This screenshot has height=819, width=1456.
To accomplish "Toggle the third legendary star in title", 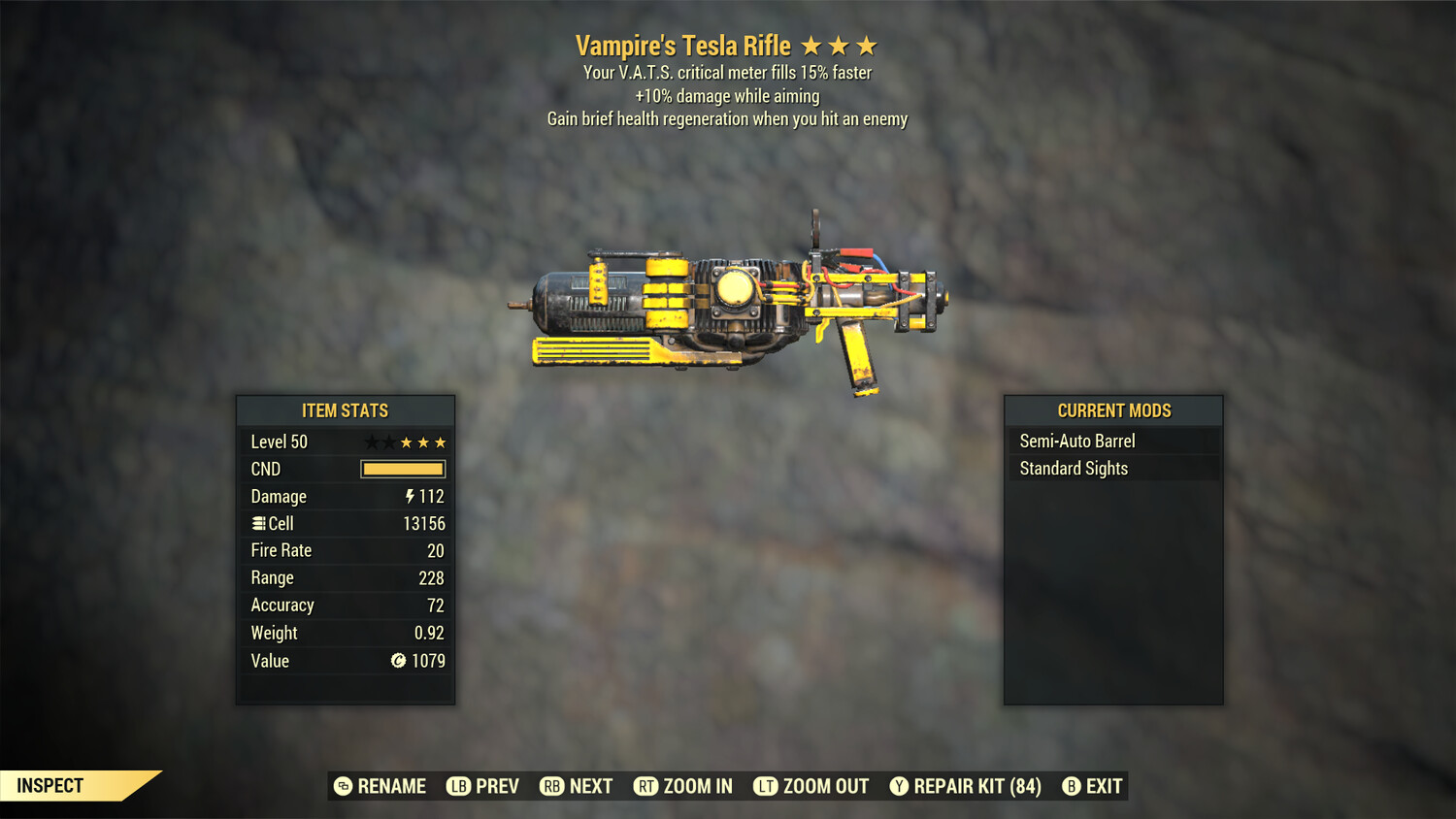I will pyautogui.click(x=865, y=45).
